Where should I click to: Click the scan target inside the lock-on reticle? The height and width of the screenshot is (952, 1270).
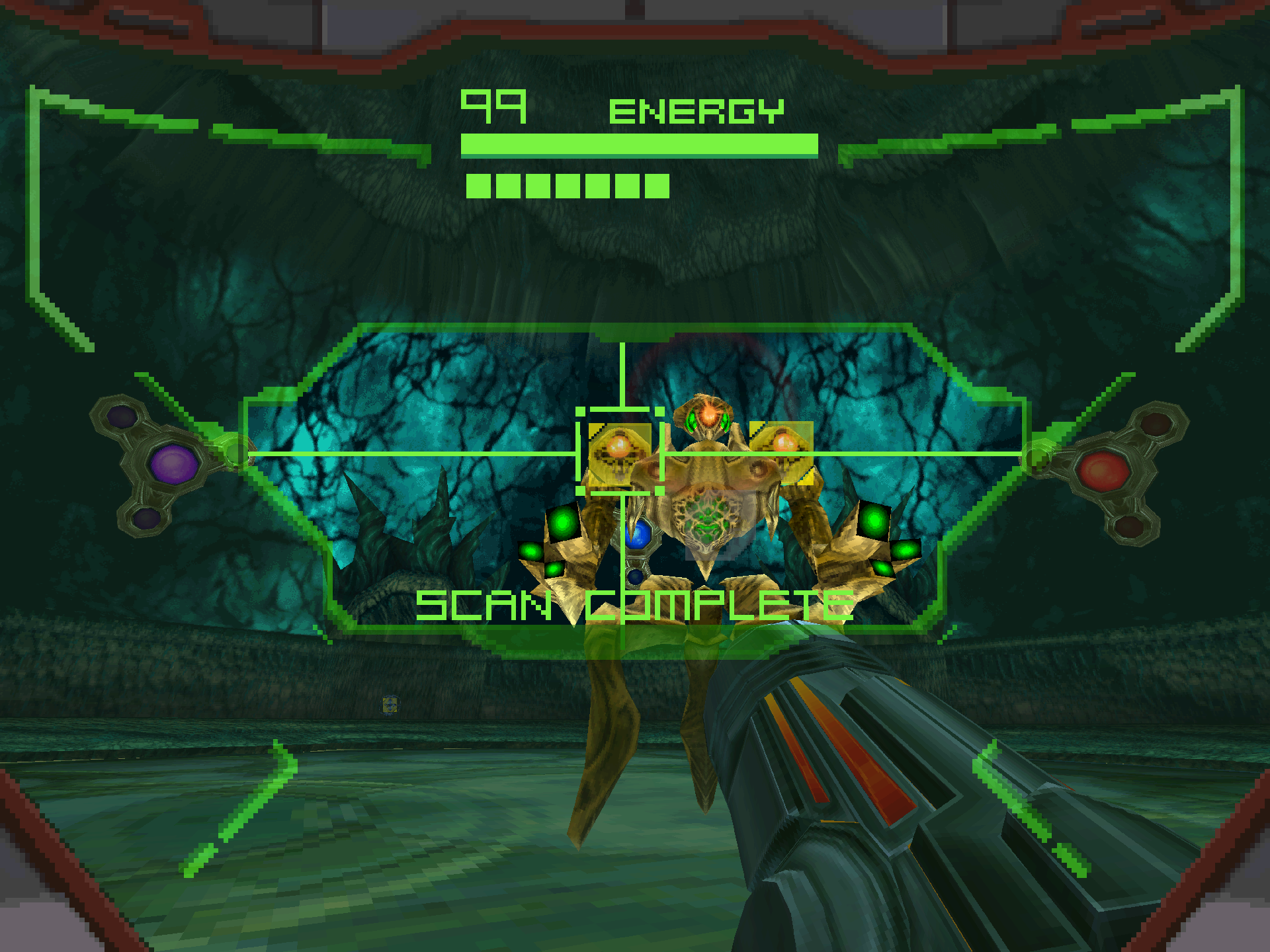coord(619,452)
